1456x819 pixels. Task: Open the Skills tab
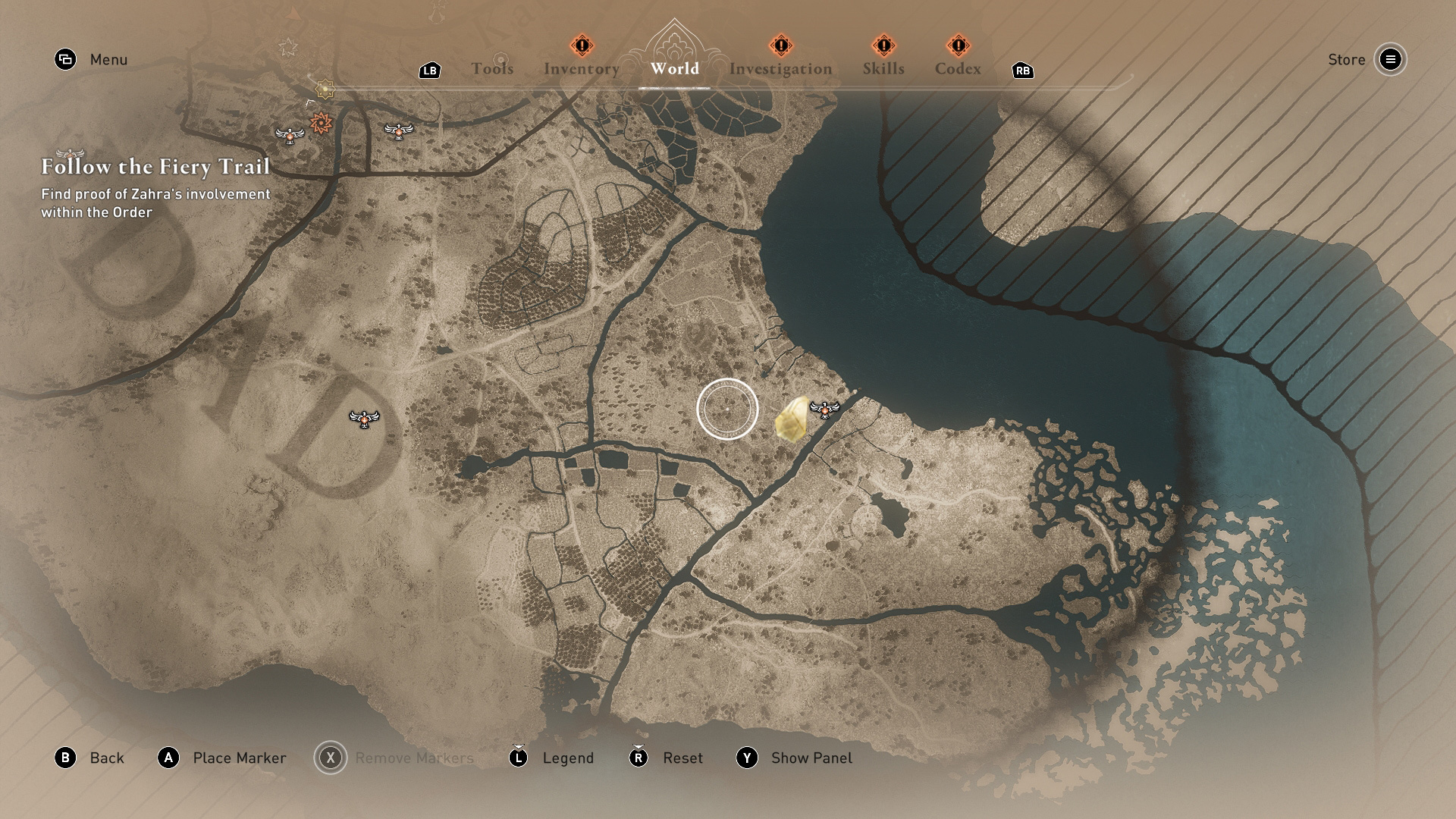coord(883,69)
